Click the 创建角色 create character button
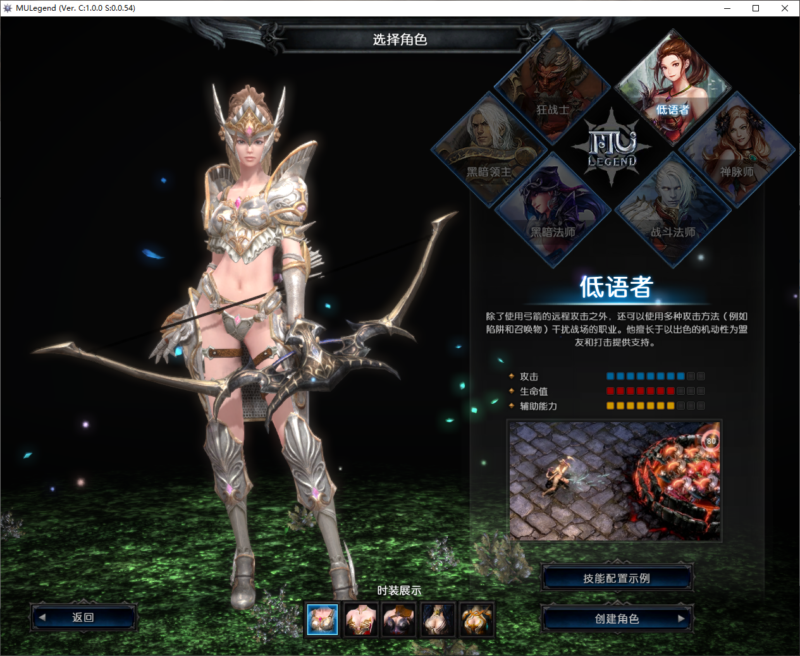 click(617, 618)
